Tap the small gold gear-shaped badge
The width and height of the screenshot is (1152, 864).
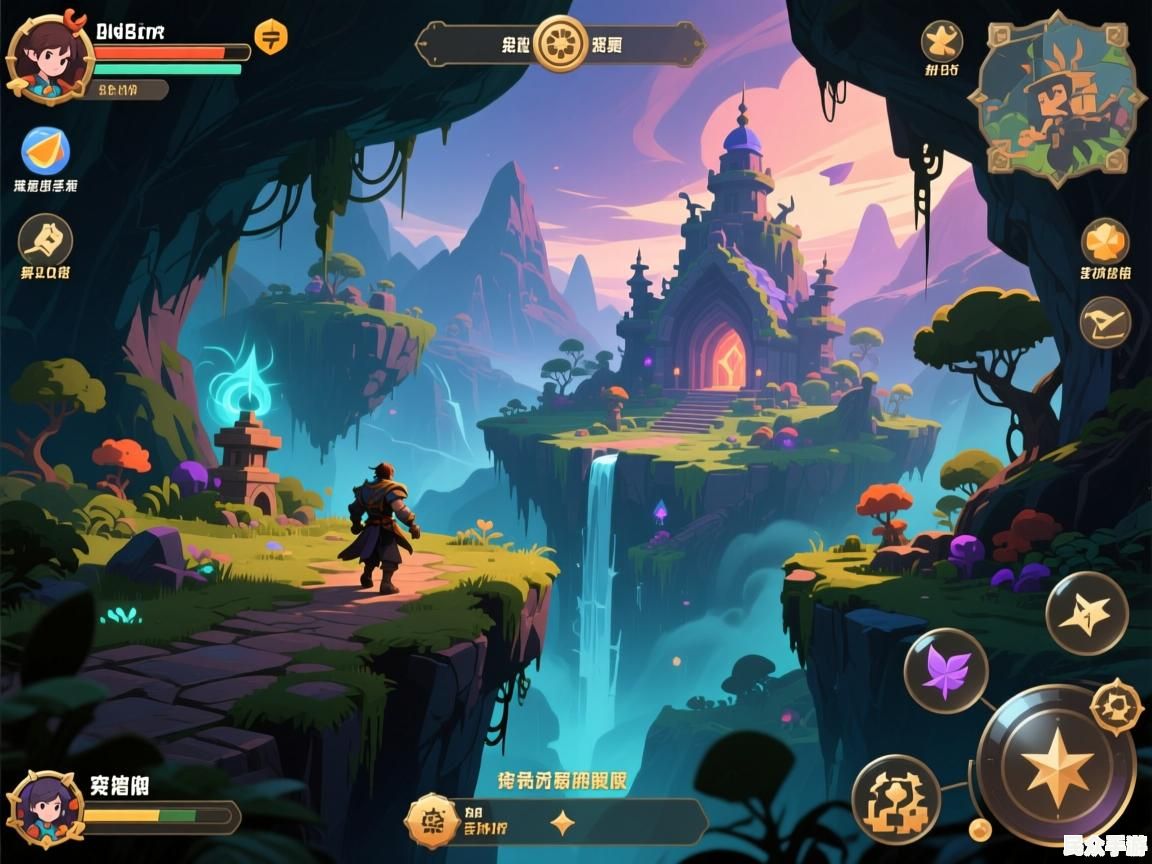coord(1116,706)
